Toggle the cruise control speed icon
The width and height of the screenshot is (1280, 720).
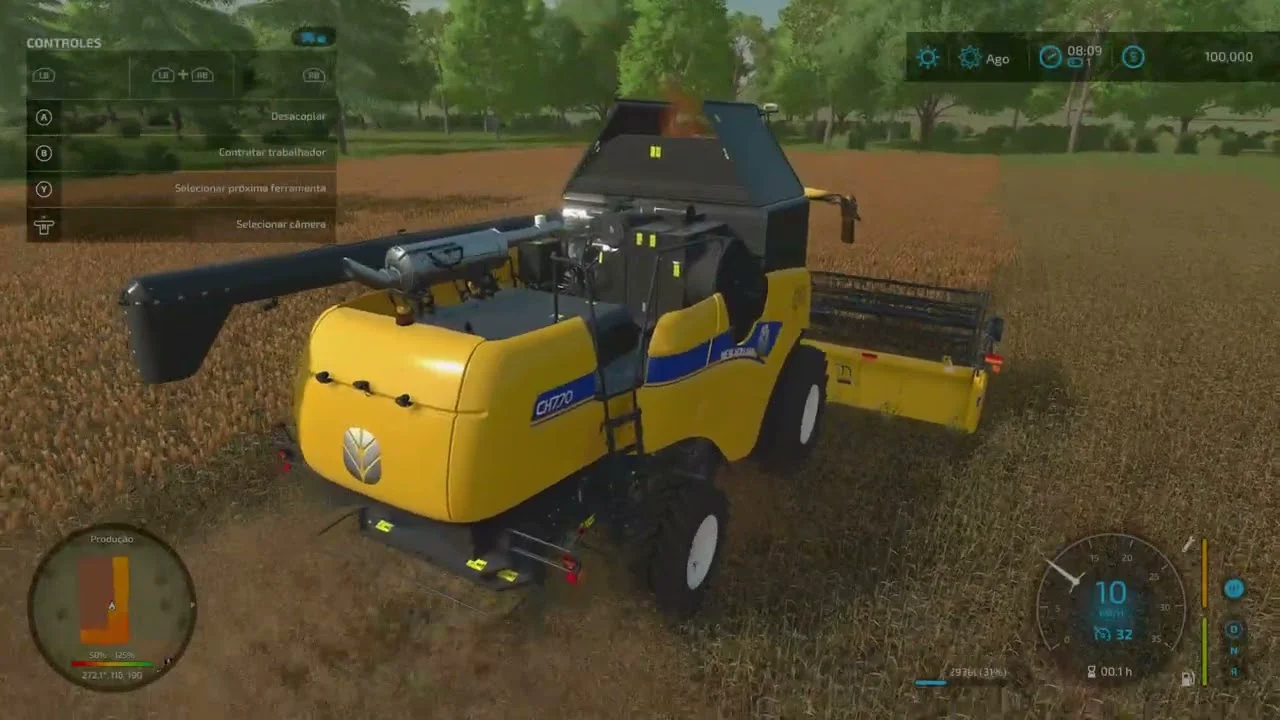(x=1102, y=634)
